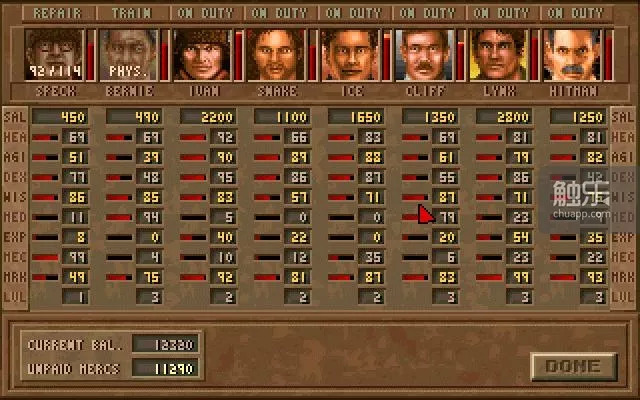Change Speck's REPAIR assignment

tap(58, 14)
